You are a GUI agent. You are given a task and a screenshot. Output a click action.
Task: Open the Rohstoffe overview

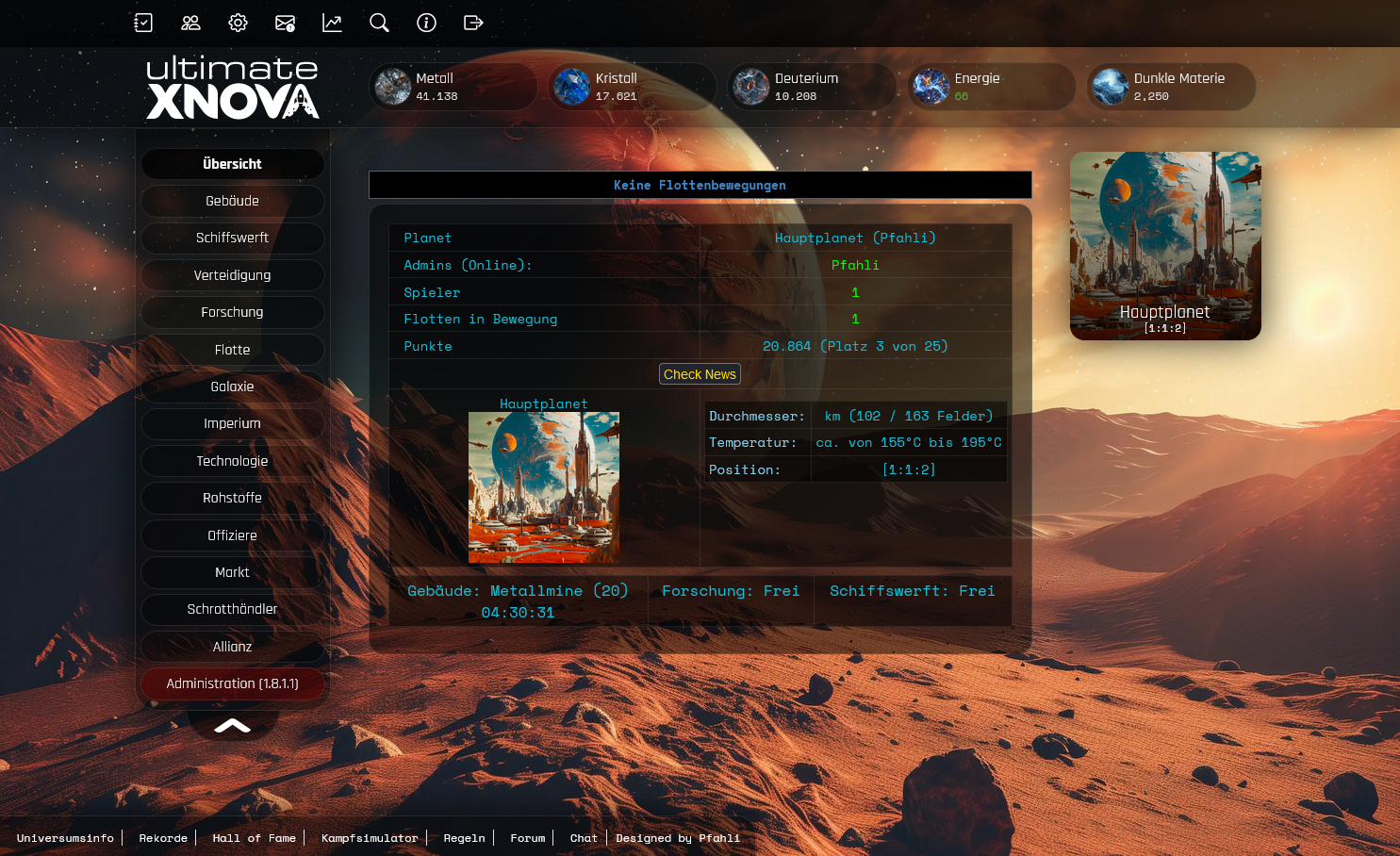pyautogui.click(x=232, y=498)
